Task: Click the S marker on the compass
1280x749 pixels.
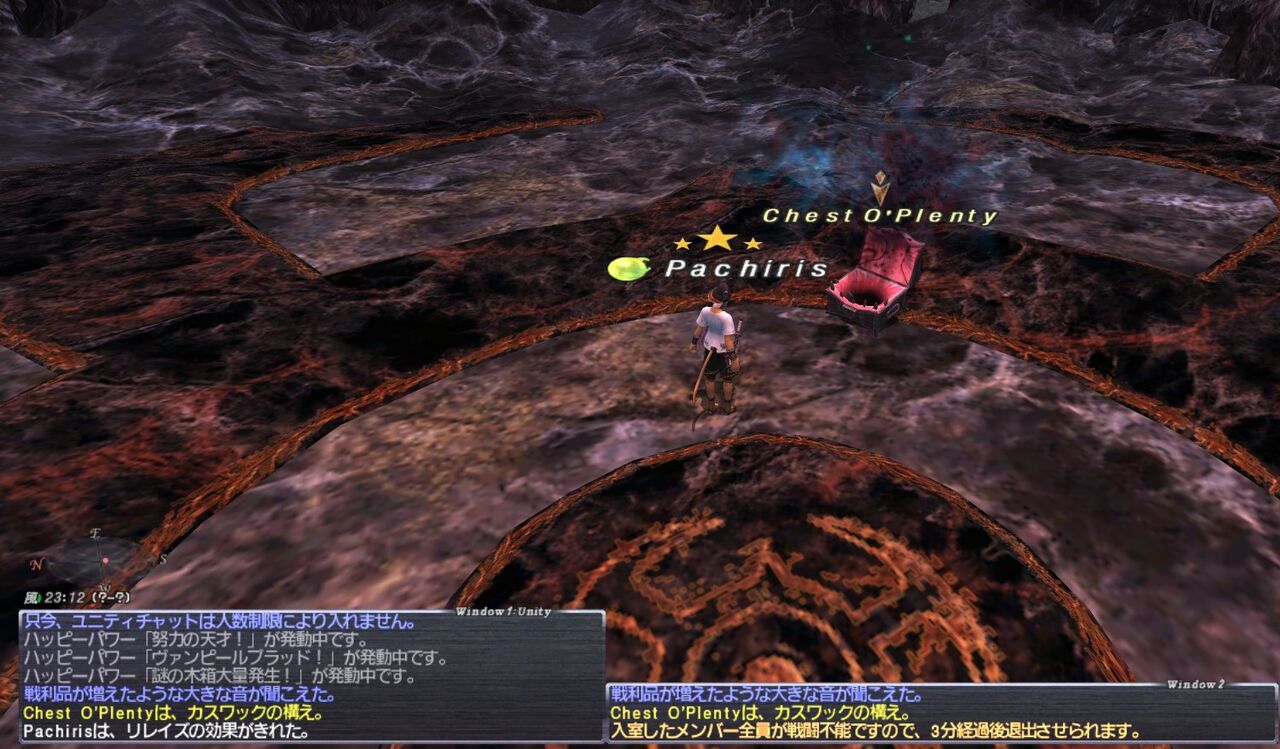Action: [163, 560]
